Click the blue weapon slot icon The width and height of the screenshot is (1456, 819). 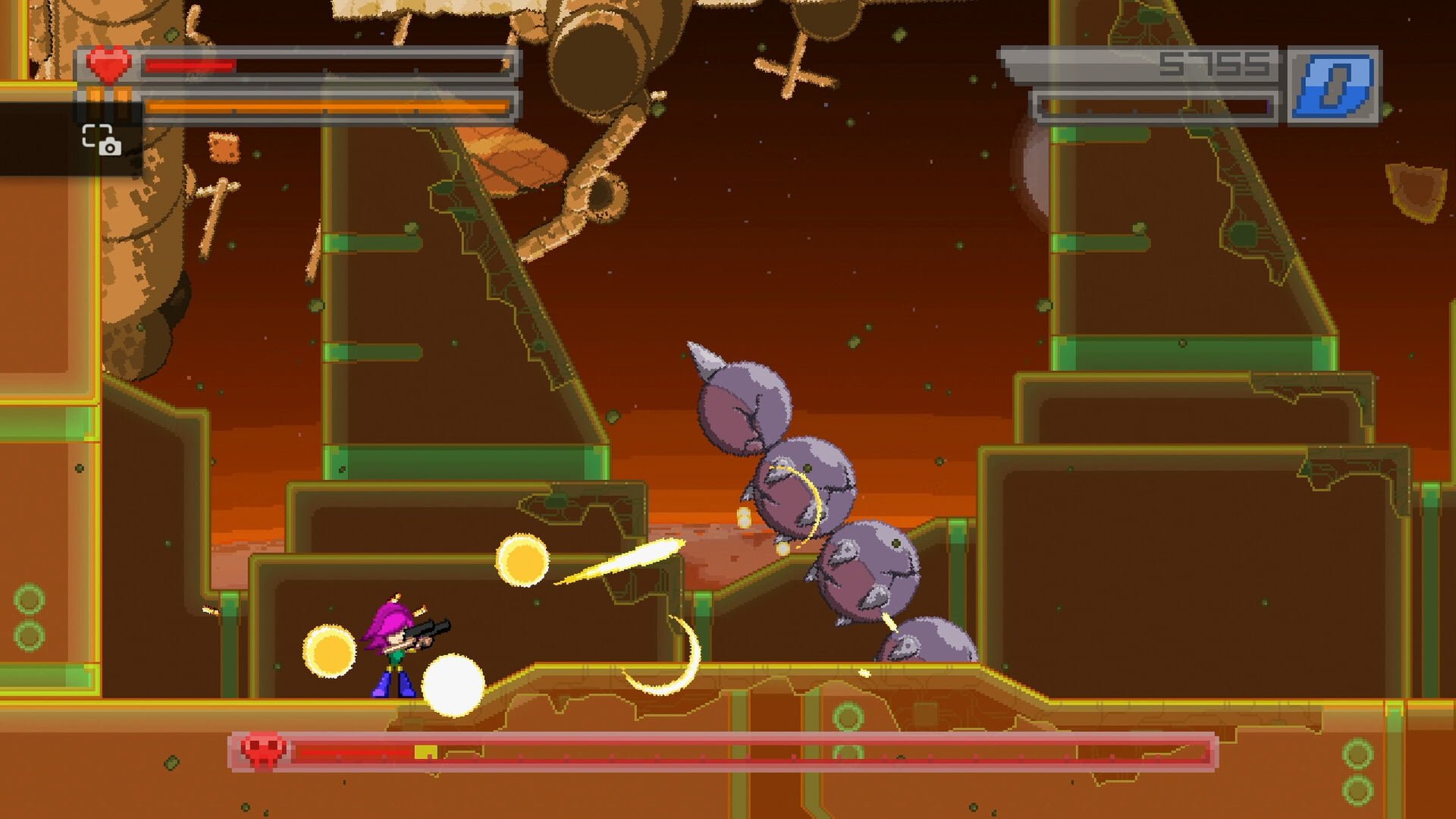point(1334,86)
